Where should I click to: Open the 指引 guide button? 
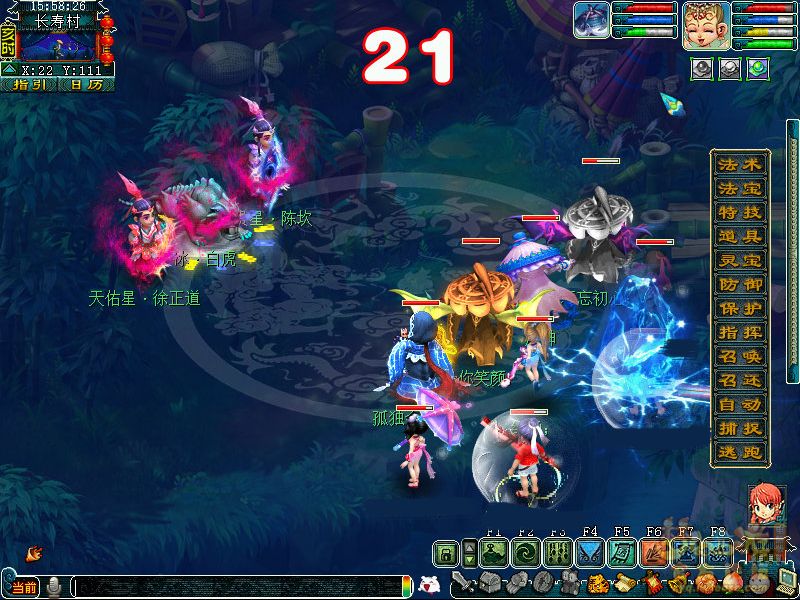29,85
